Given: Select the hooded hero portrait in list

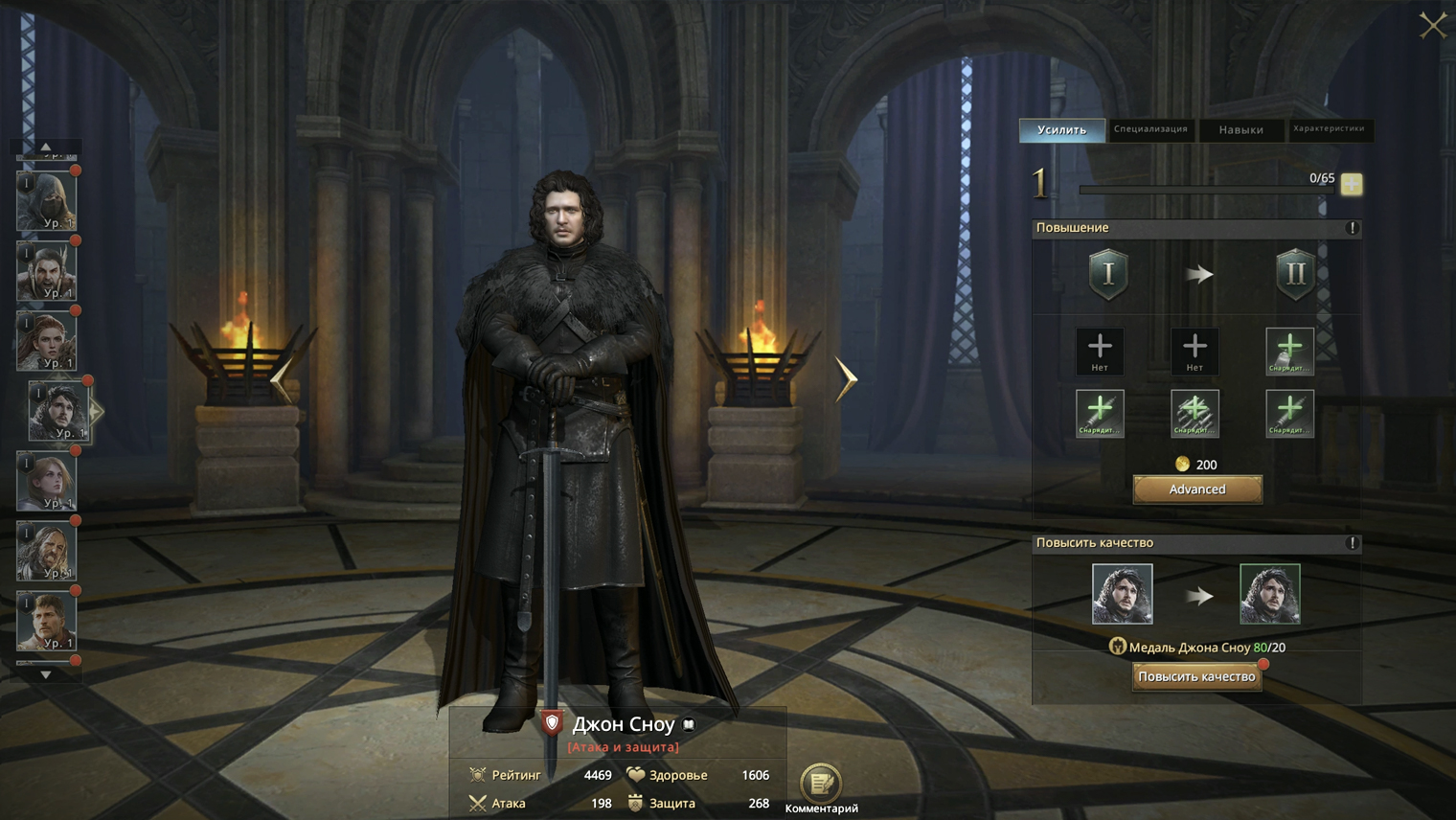Looking at the screenshot, I should pos(46,201).
